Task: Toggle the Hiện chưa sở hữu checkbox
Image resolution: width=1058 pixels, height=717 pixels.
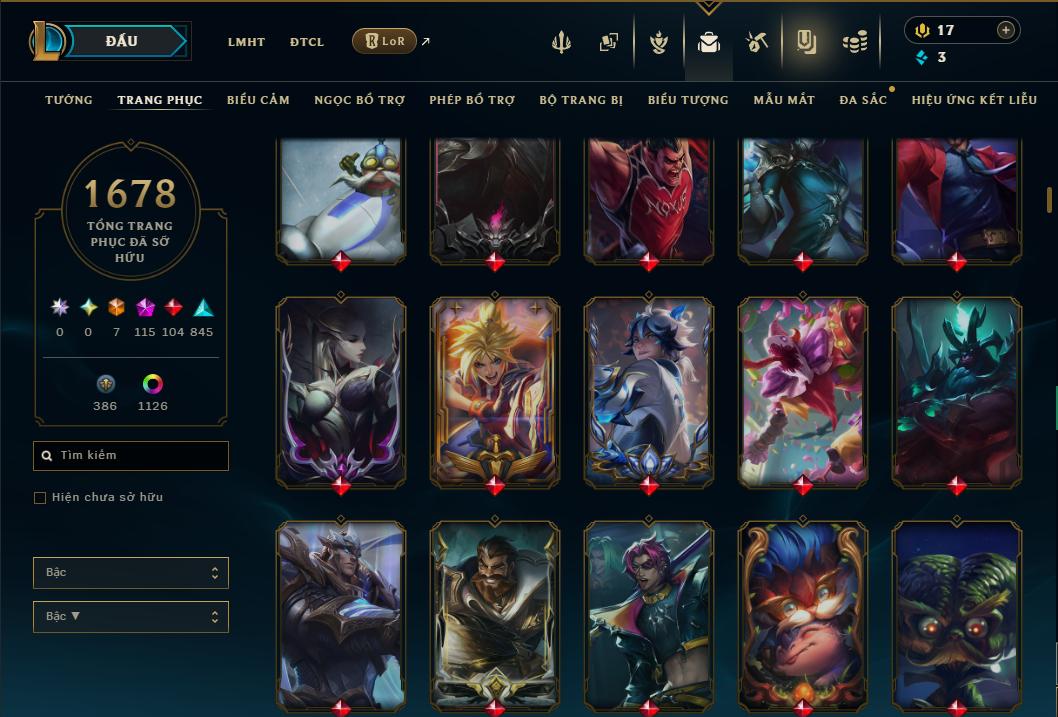Action: click(x=40, y=497)
